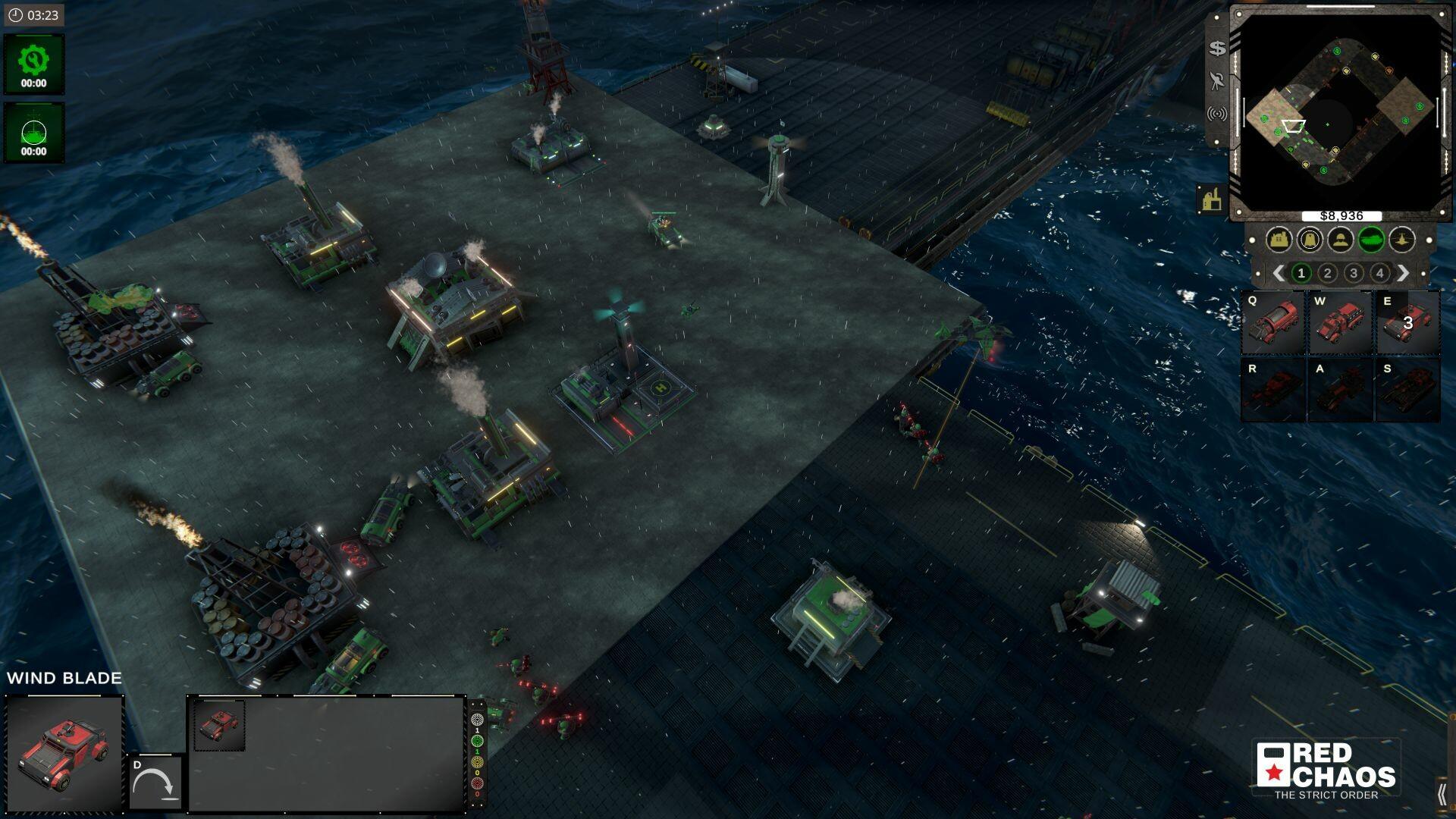1456x819 pixels.
Task: Open the aircraft production category icon
Action: click(1401, 239)
